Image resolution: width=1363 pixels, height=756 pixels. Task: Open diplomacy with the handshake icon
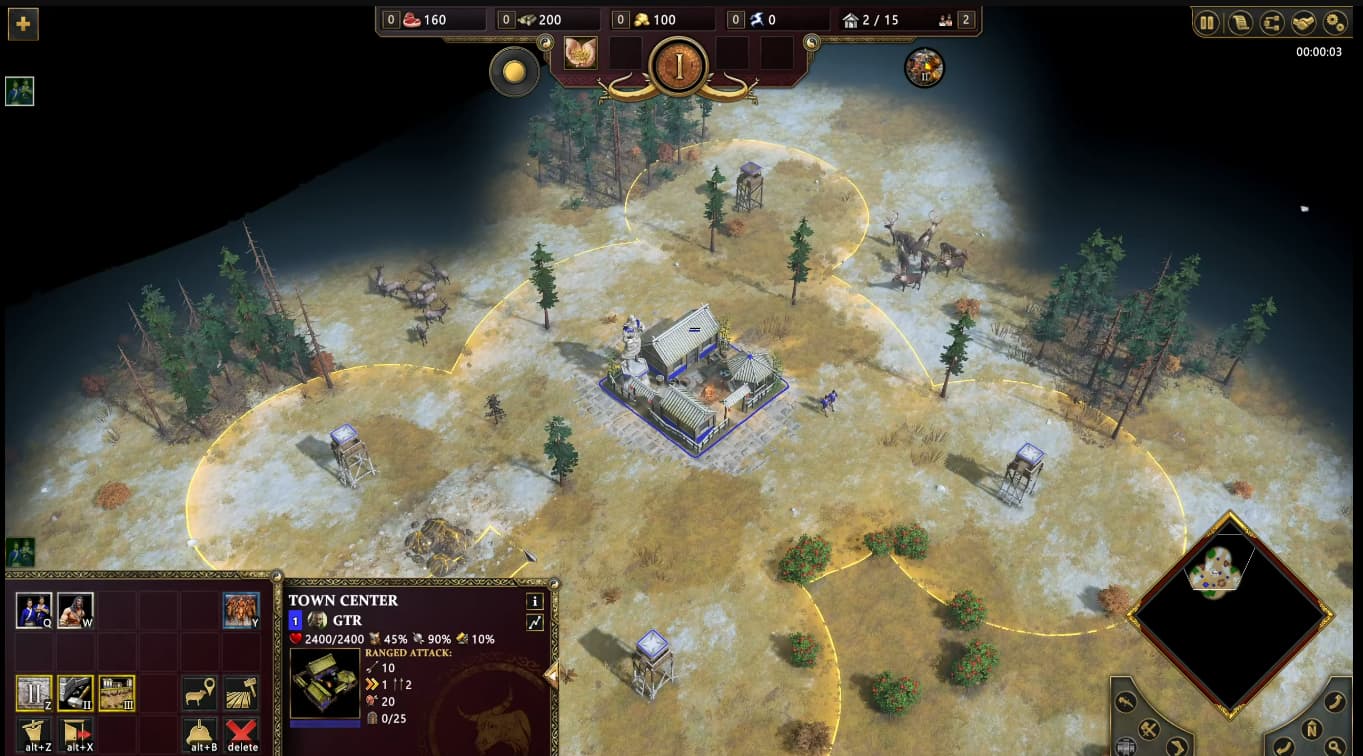[1303, 22]
